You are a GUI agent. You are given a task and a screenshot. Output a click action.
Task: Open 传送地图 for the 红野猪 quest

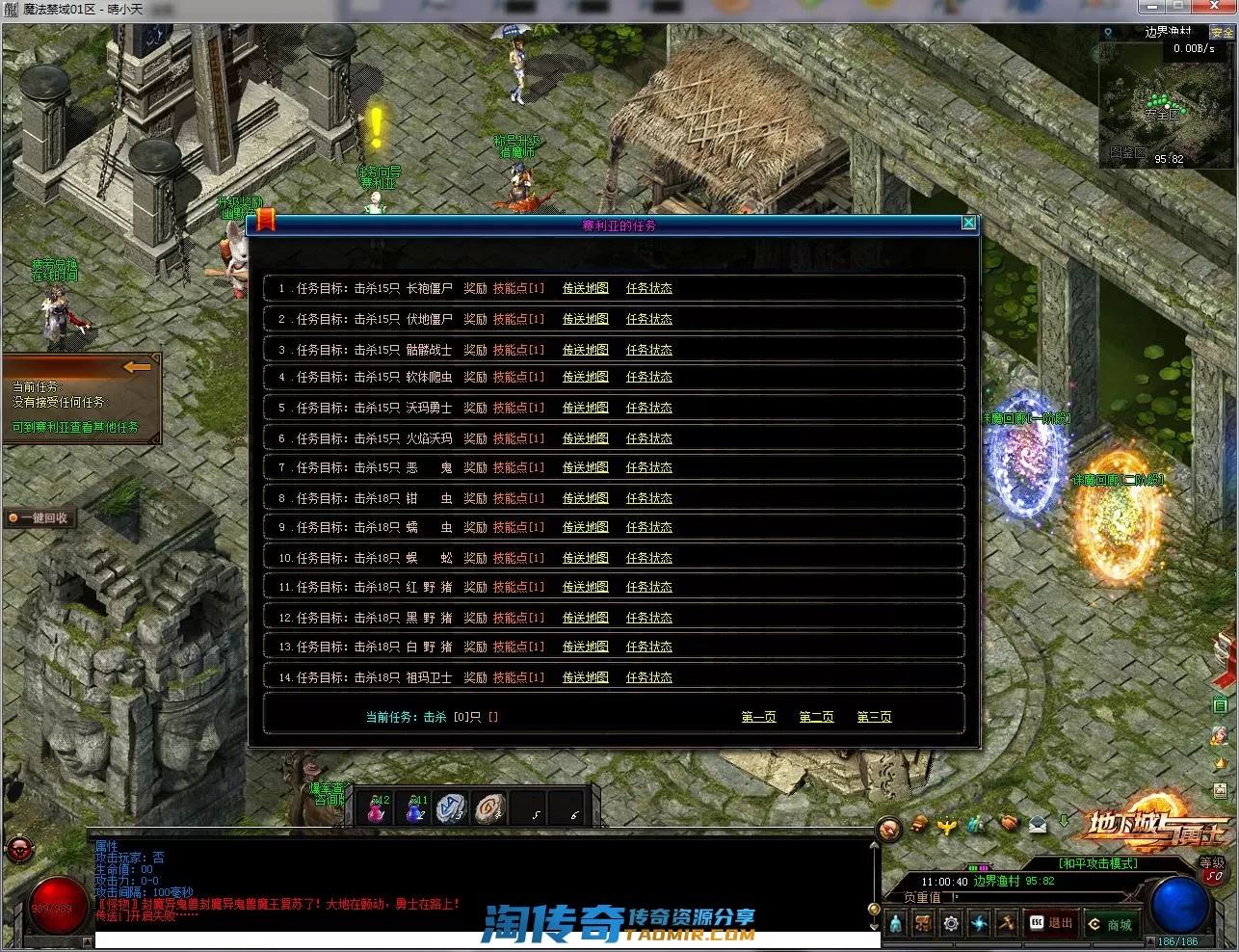585,587
